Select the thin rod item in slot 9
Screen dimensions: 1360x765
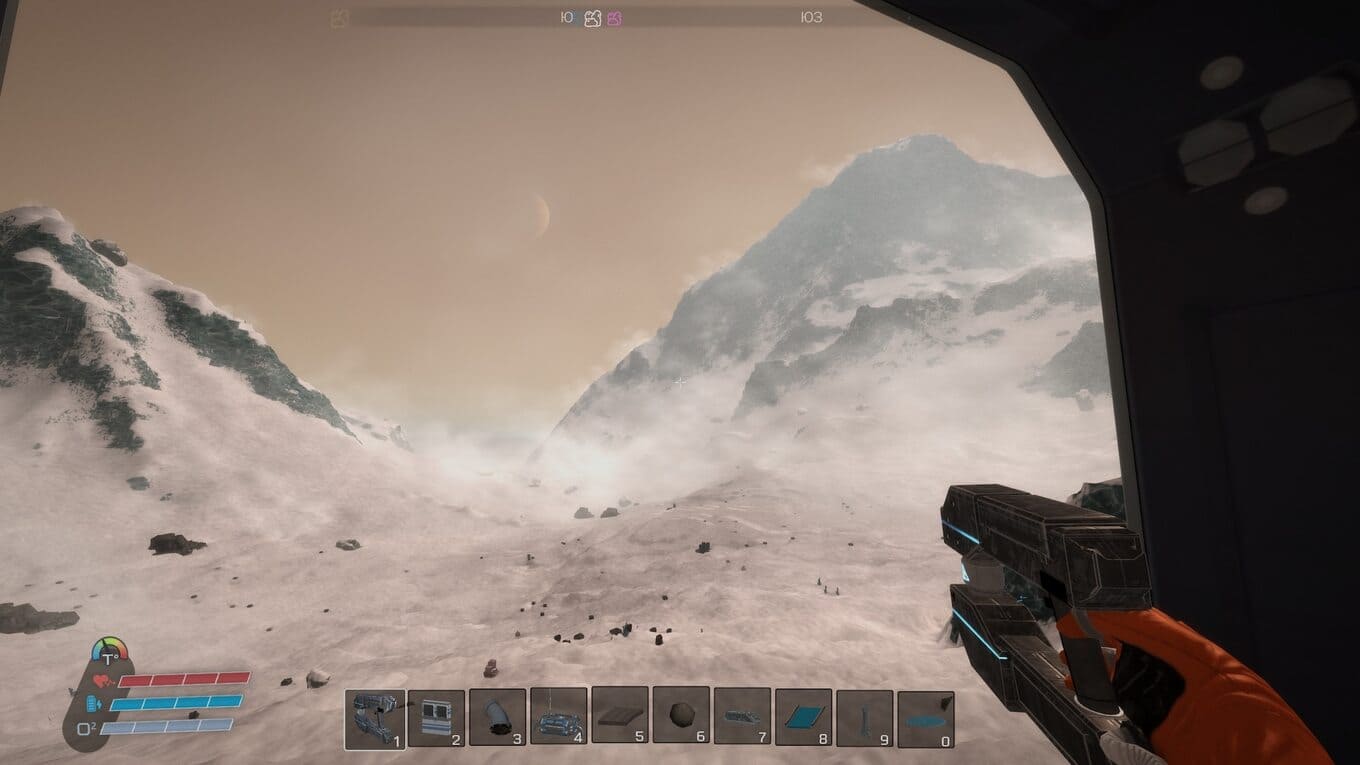[864, 718]
